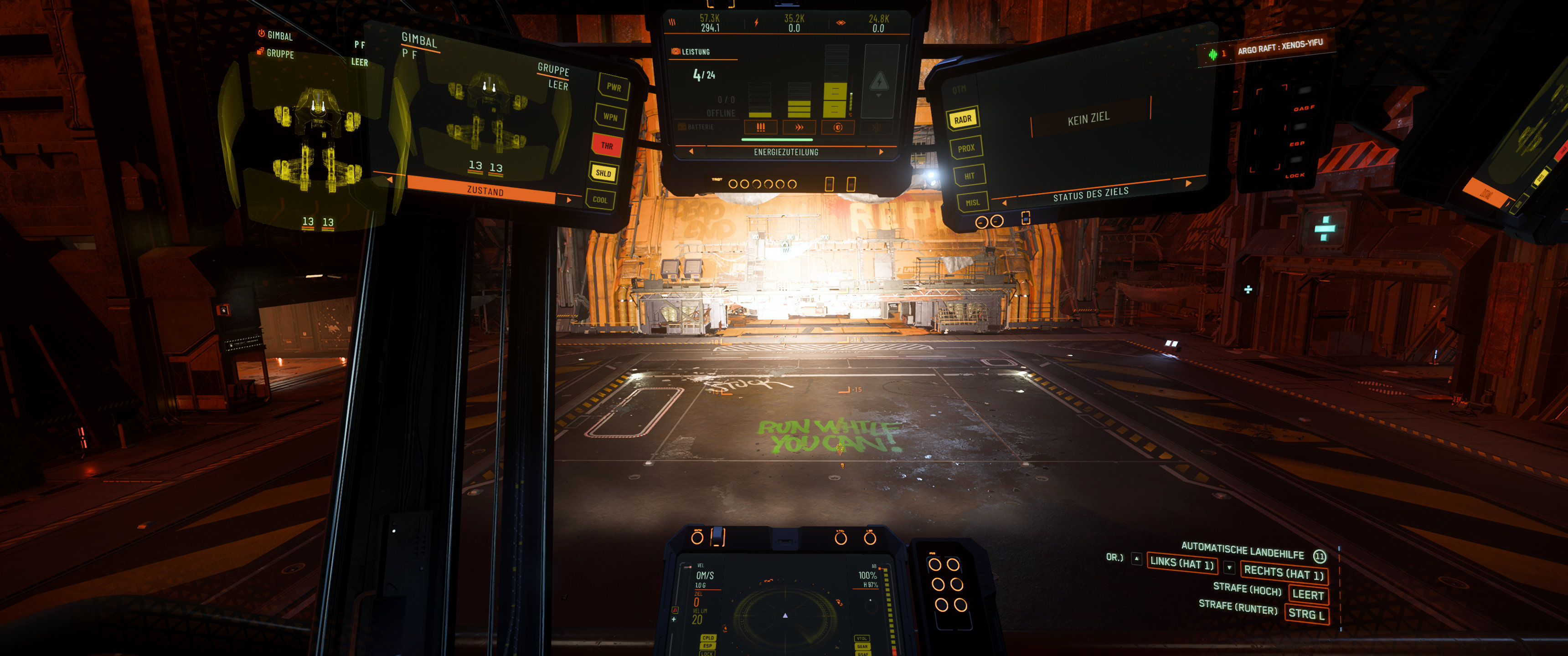Go to the page after ZUSTAND
This screenshot has width=1568, height=656.
pos(569,199)
